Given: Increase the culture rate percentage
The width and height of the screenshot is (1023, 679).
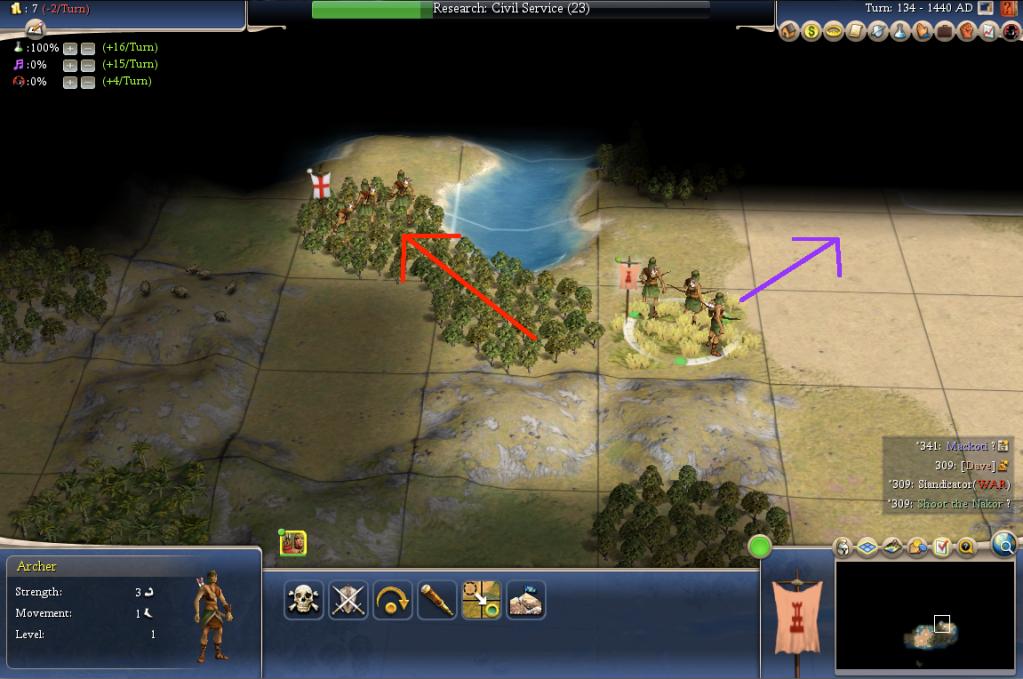Looking at the screenshot, I should pyautogui.click(x=70, y=65).
